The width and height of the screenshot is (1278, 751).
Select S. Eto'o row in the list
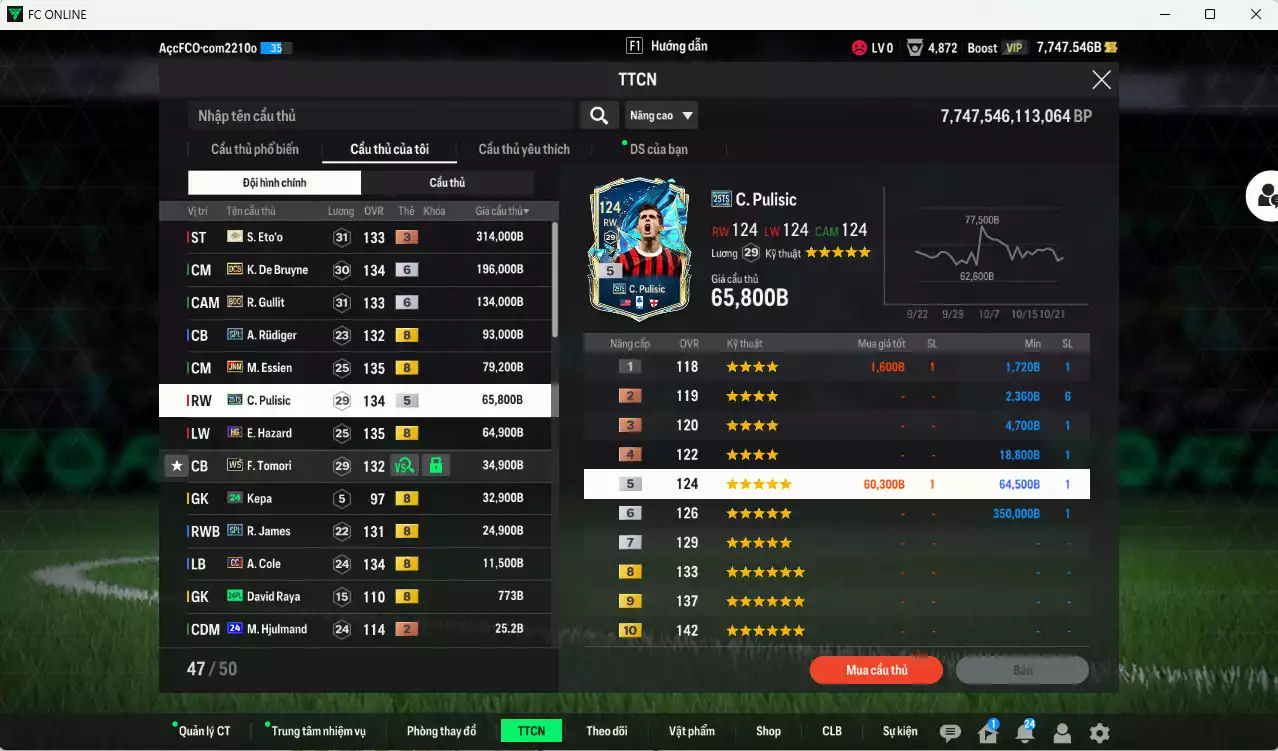coord(355,237)
